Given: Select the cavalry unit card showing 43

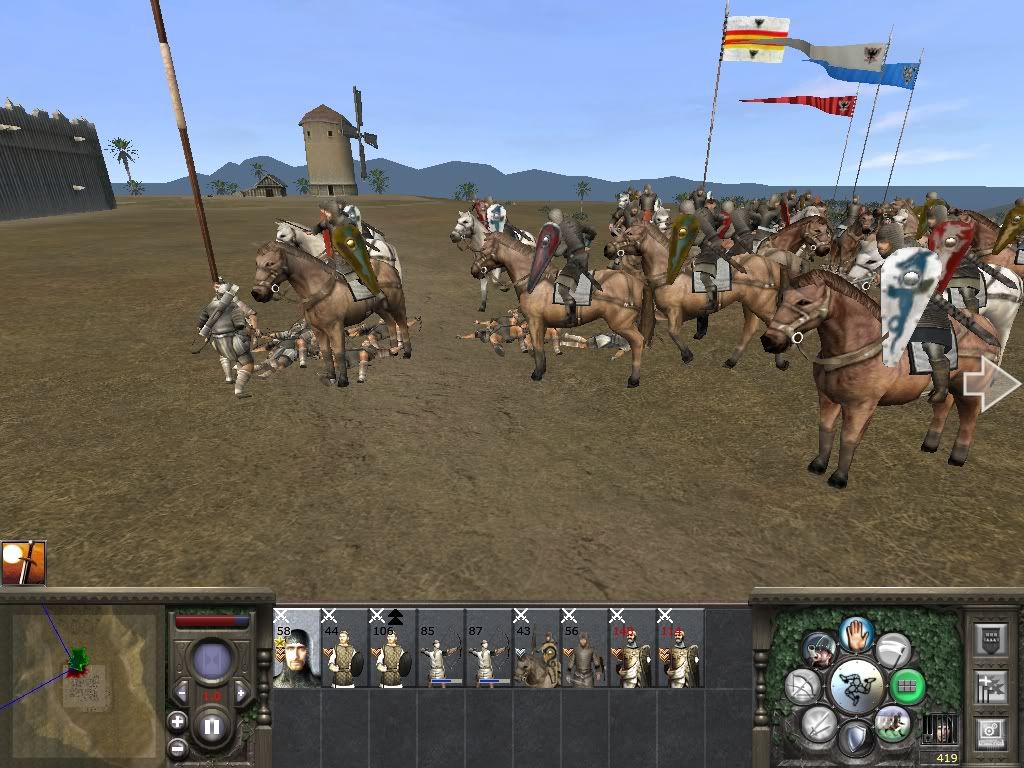Looking at the screenshot, I should coord(537,648).
